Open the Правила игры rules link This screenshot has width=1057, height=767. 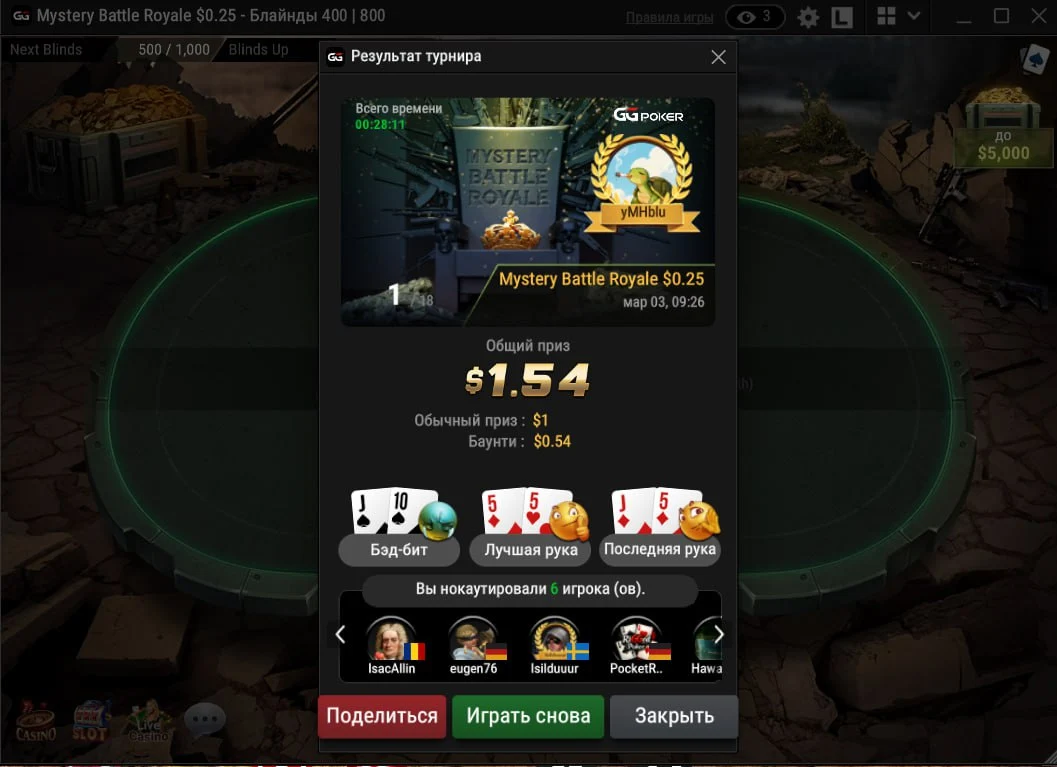[669, 17]
